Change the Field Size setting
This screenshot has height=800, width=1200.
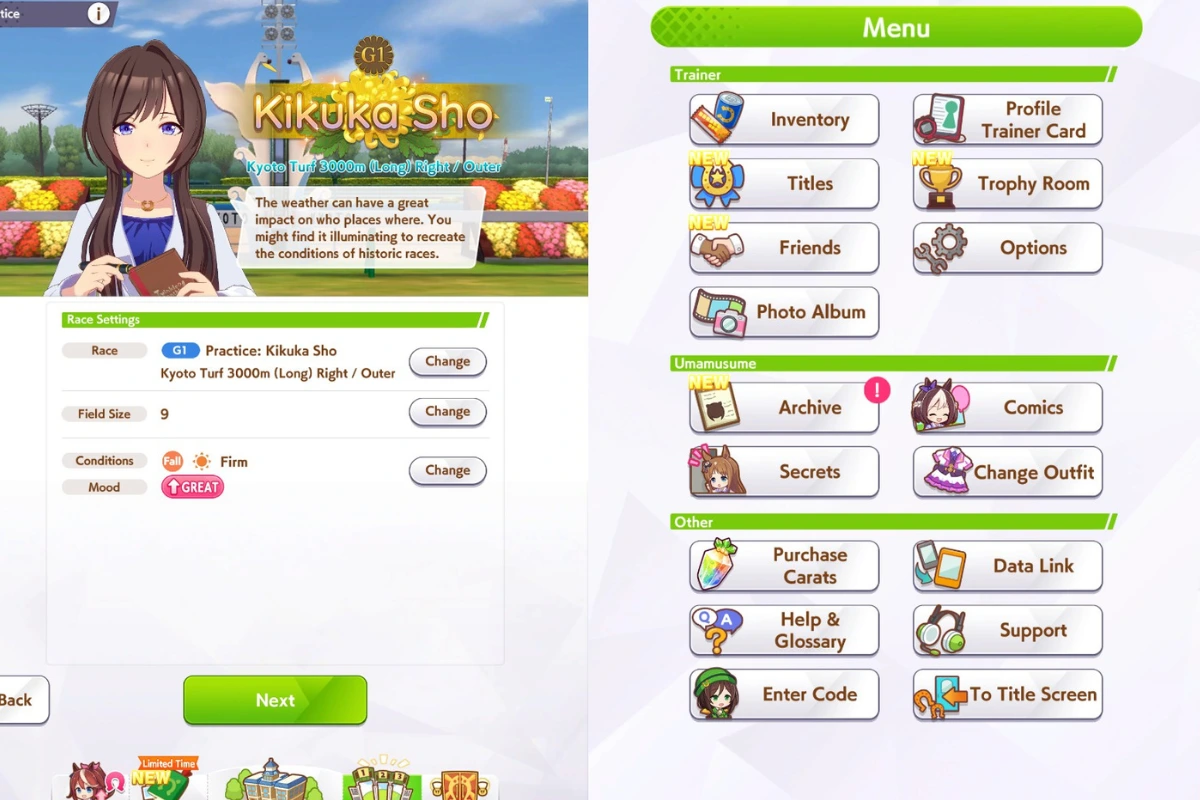pyautogui.click(x=447, y=412)
